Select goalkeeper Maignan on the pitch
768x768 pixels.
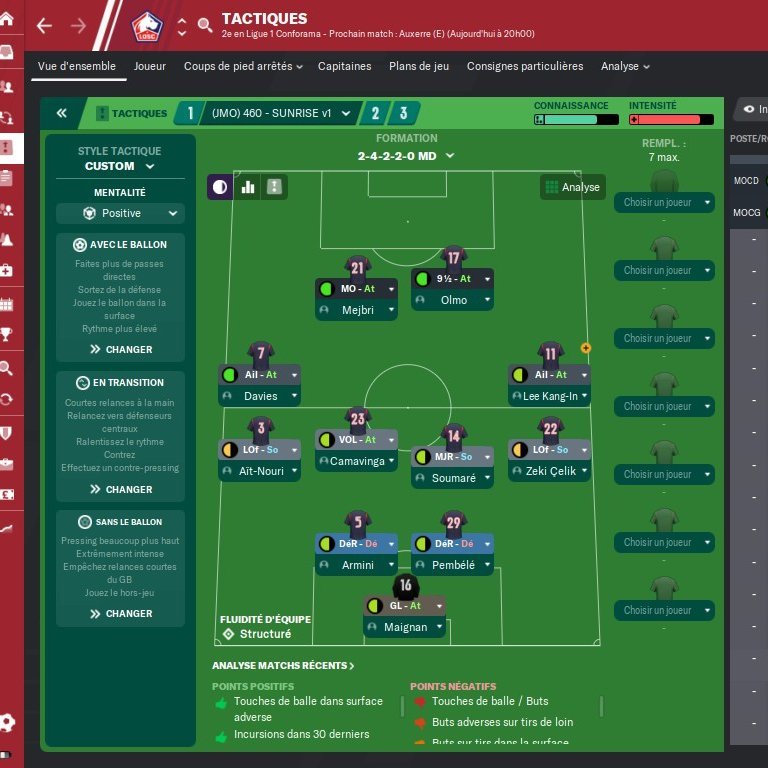tap(405, 627)
